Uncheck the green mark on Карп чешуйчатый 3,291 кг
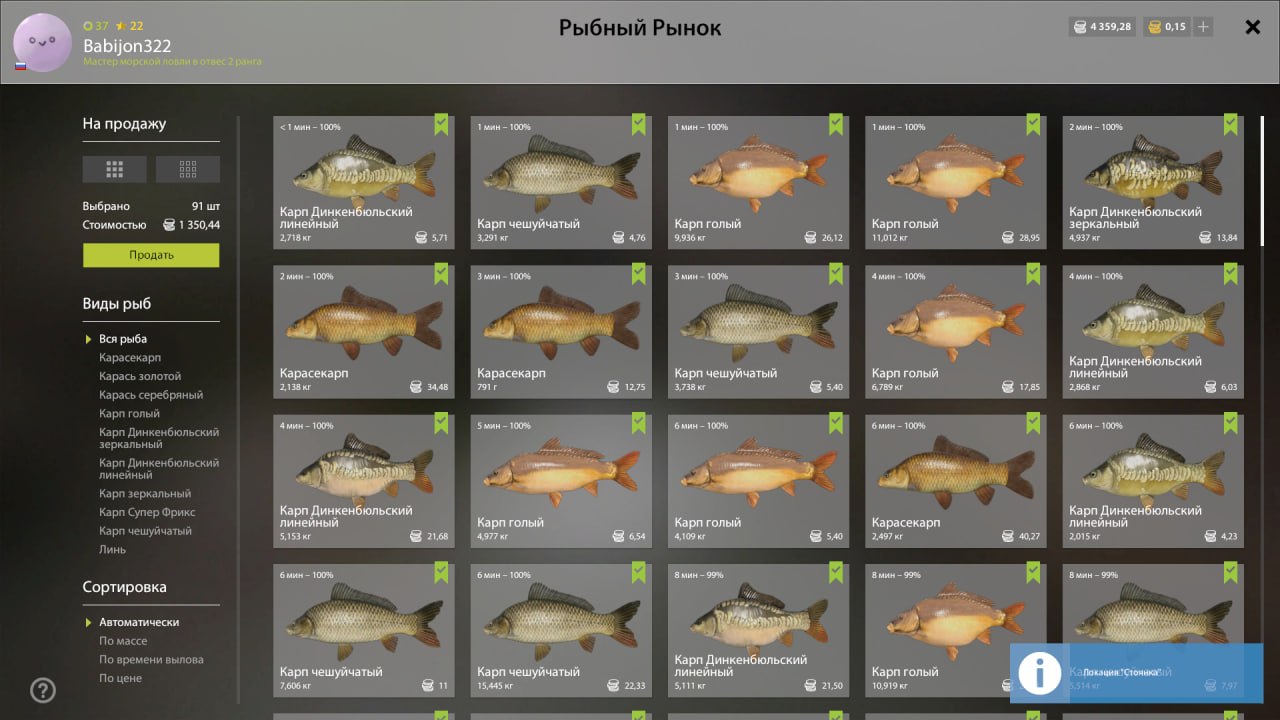This screenshot has width=1280, height=720. [x=637, y=124]
